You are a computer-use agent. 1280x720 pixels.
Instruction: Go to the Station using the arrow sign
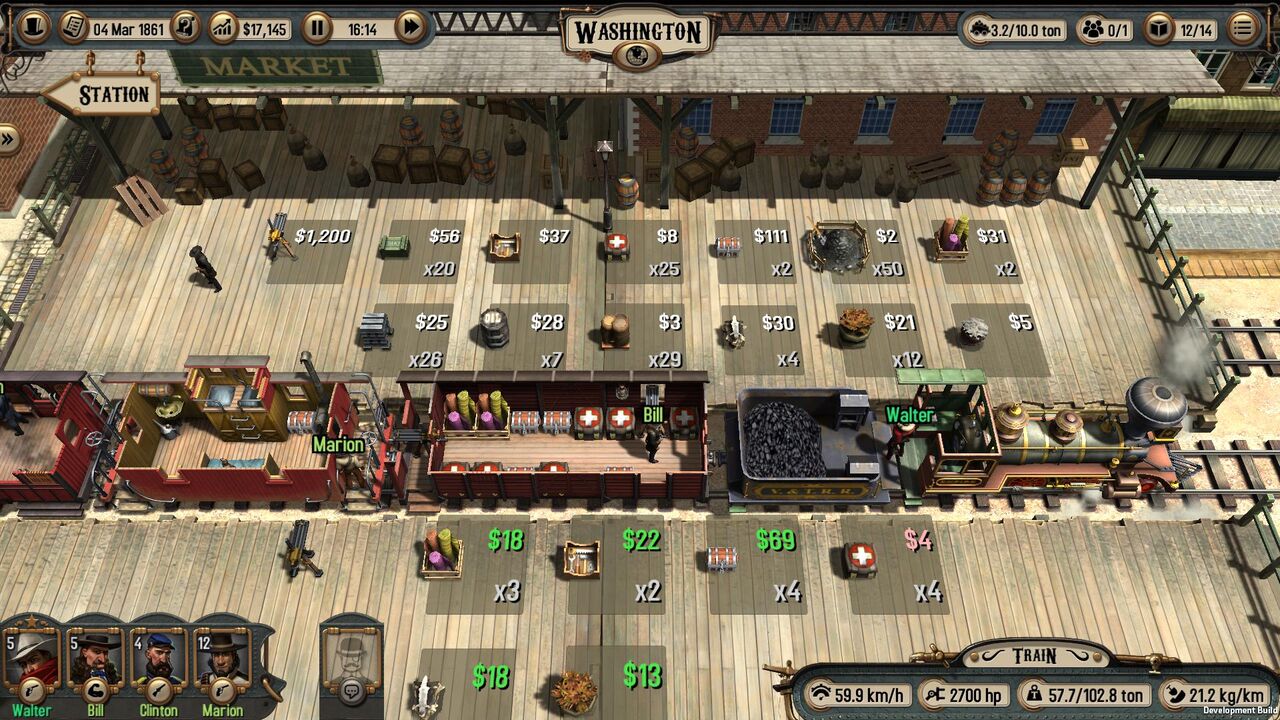pyautogui.click(x=103, y=96)
